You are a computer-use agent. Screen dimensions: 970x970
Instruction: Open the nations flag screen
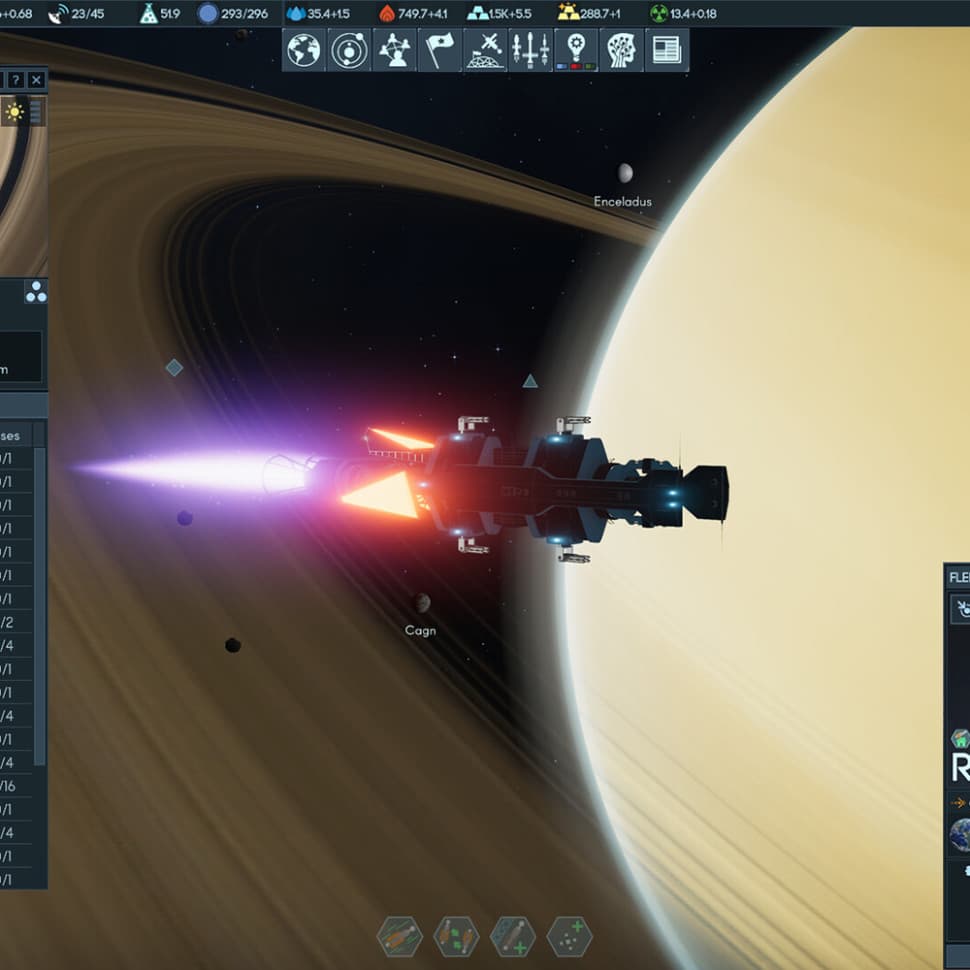click(438, 50)
